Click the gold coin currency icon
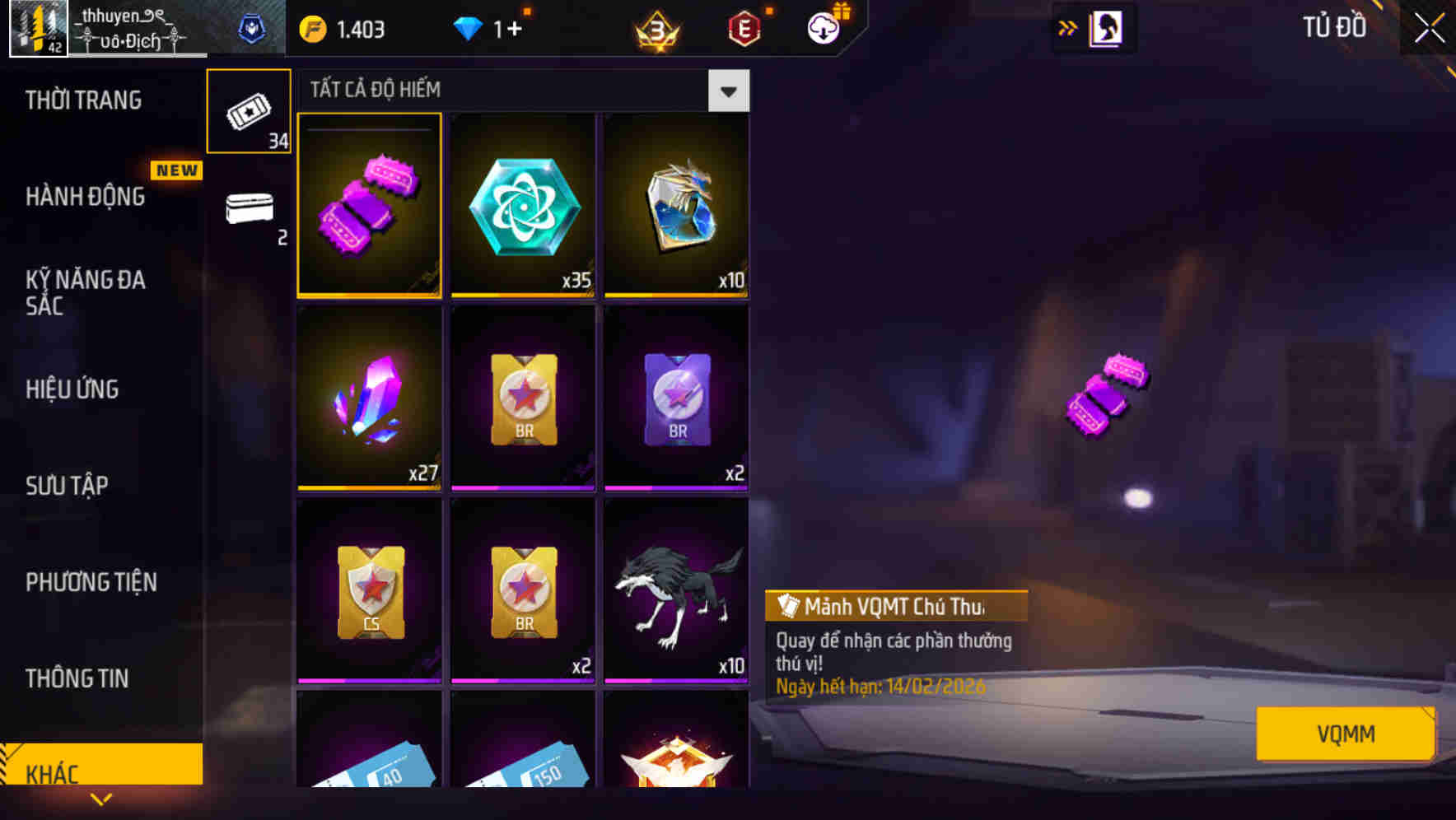 click(314, 28)
